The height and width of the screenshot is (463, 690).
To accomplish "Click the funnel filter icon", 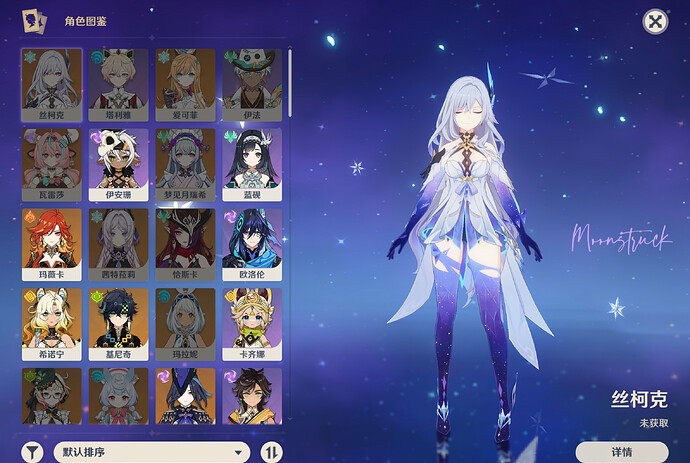I will pyautogui.click(x=34, y=452).
